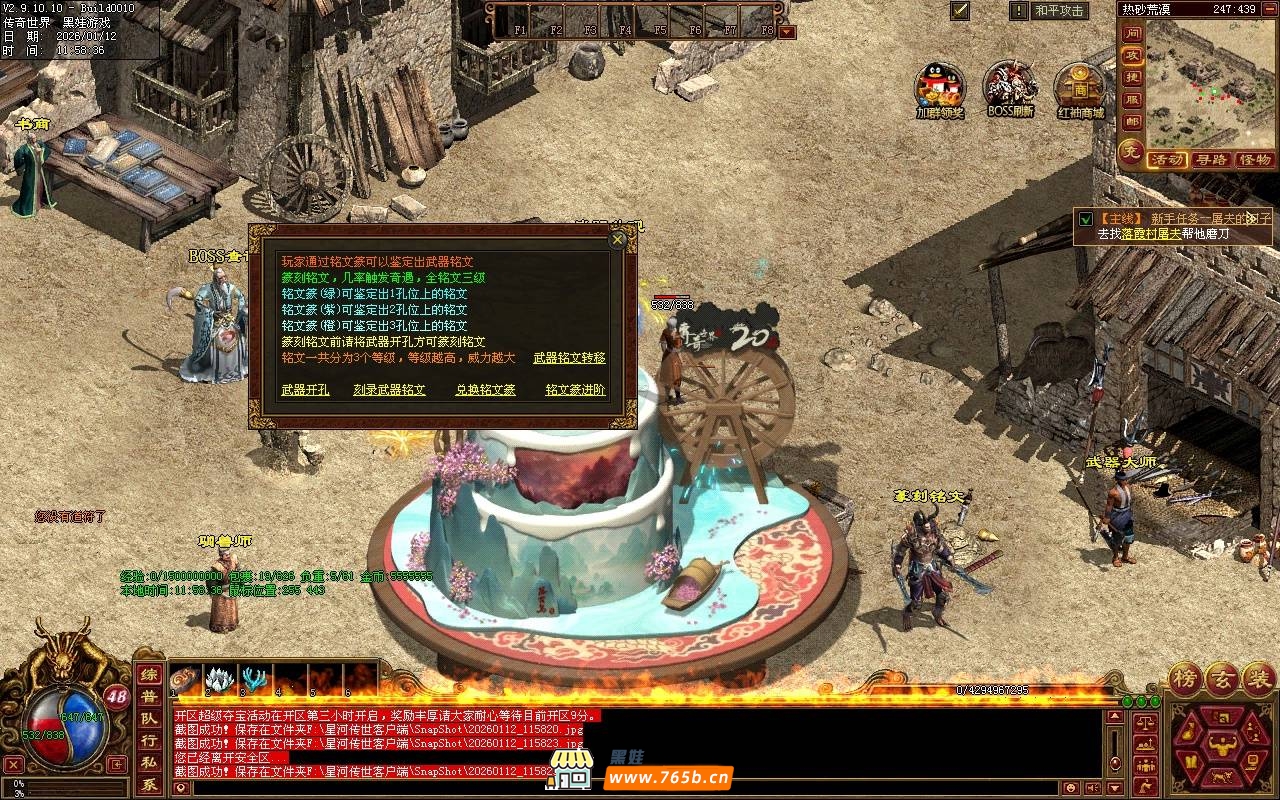1280x800 pixels.
Task: Select the 刻录武器铭文 option
Action: [389, 390]
